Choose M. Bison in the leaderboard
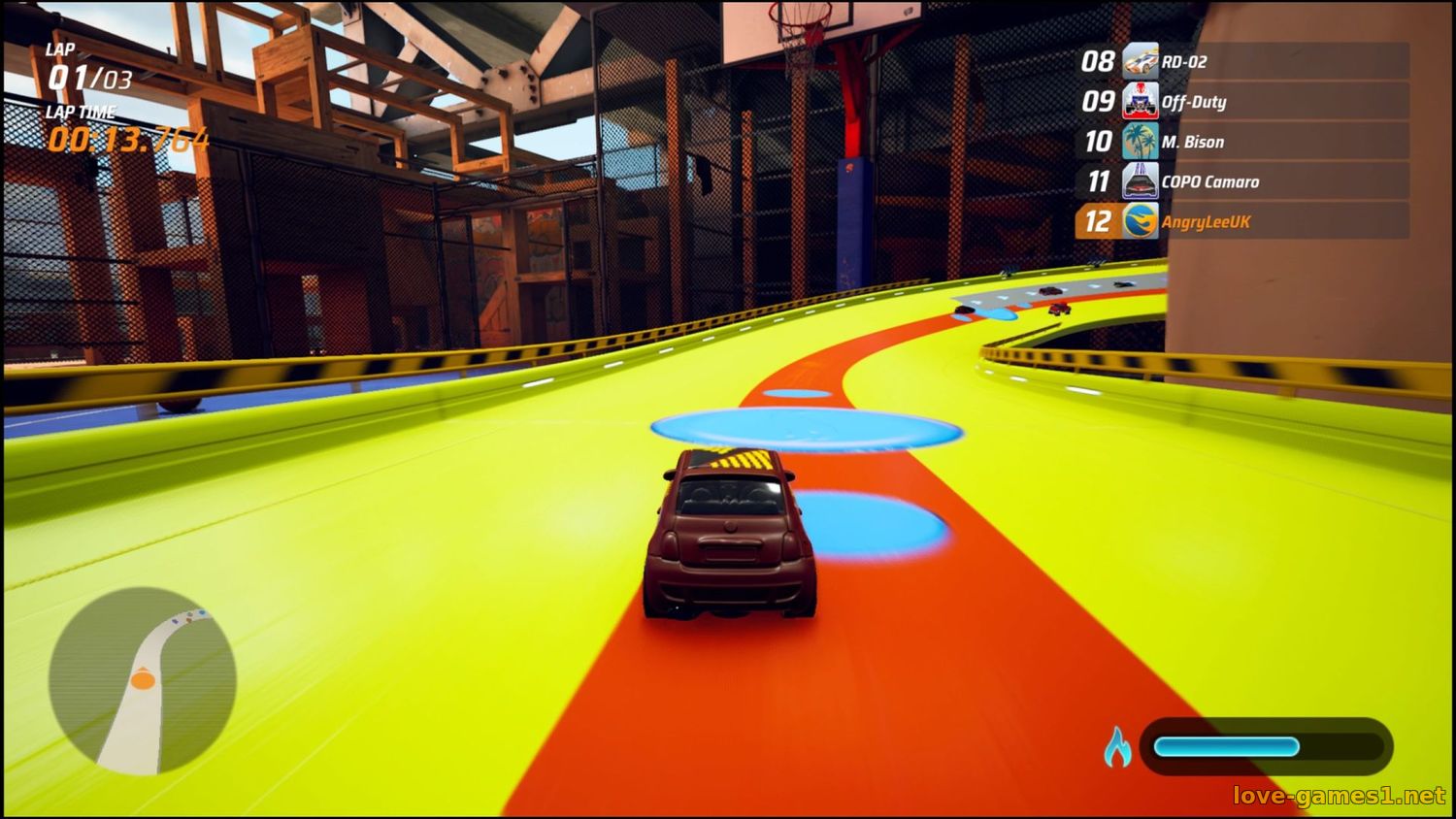1456x819 pixels. [1242, 142]
